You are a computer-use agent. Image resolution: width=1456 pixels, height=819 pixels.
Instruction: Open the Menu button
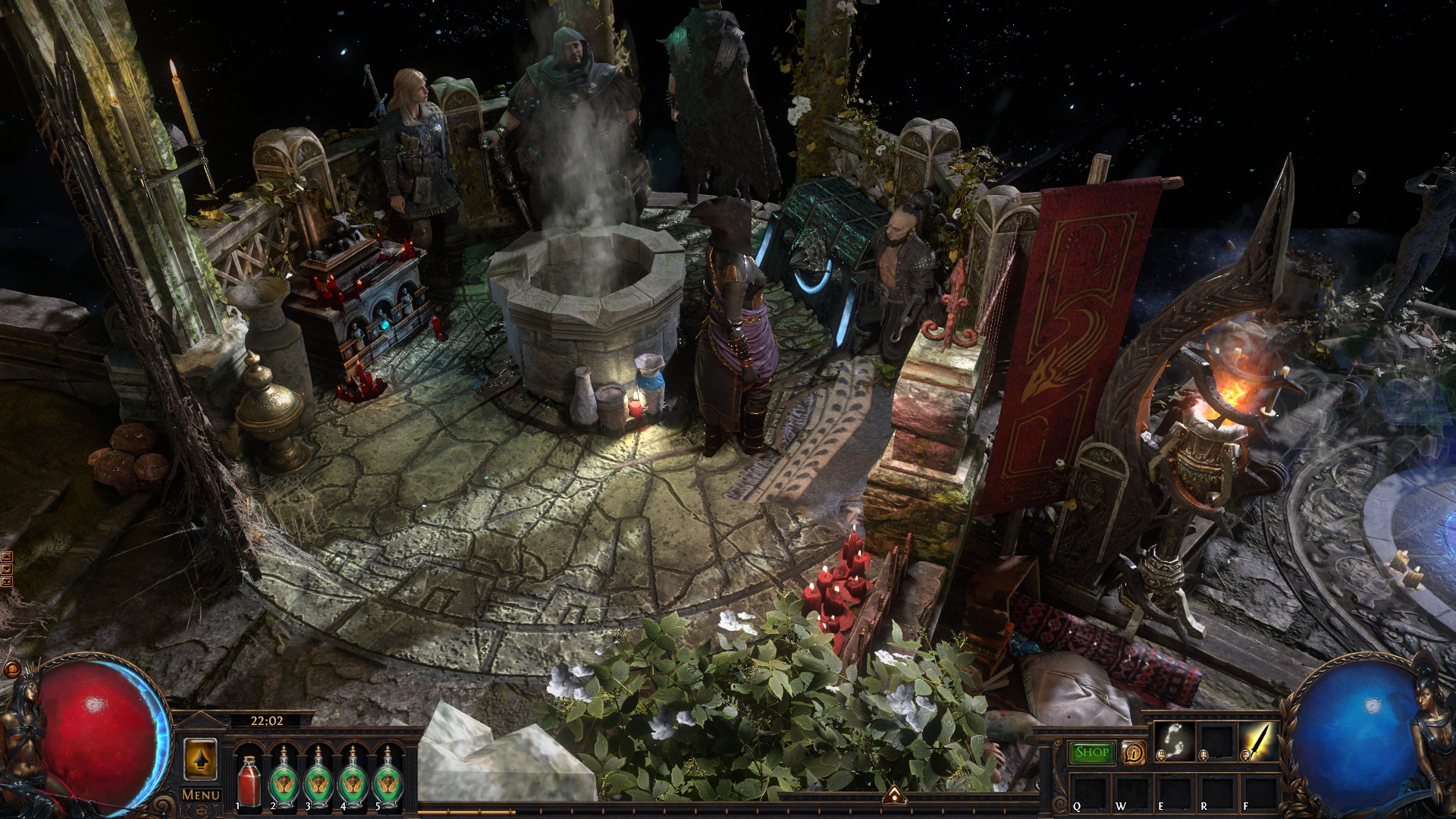pyautogui.click(x=200, y=795)
